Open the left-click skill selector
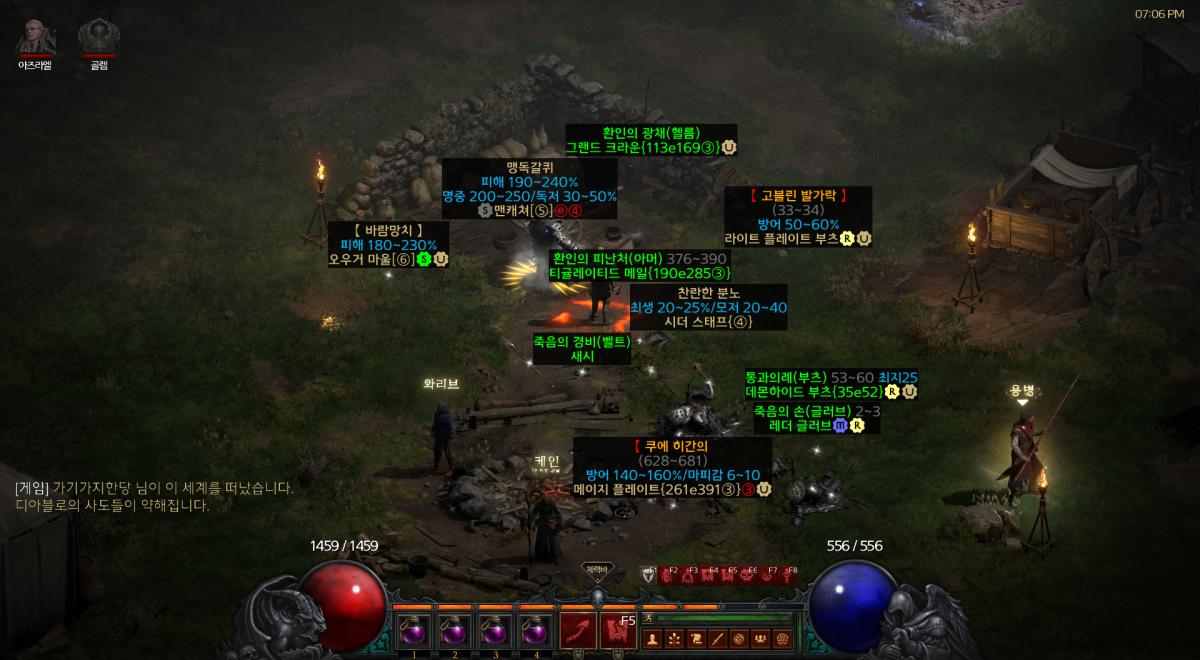Viewport: 1200px width, 660px height. point(578,631)
